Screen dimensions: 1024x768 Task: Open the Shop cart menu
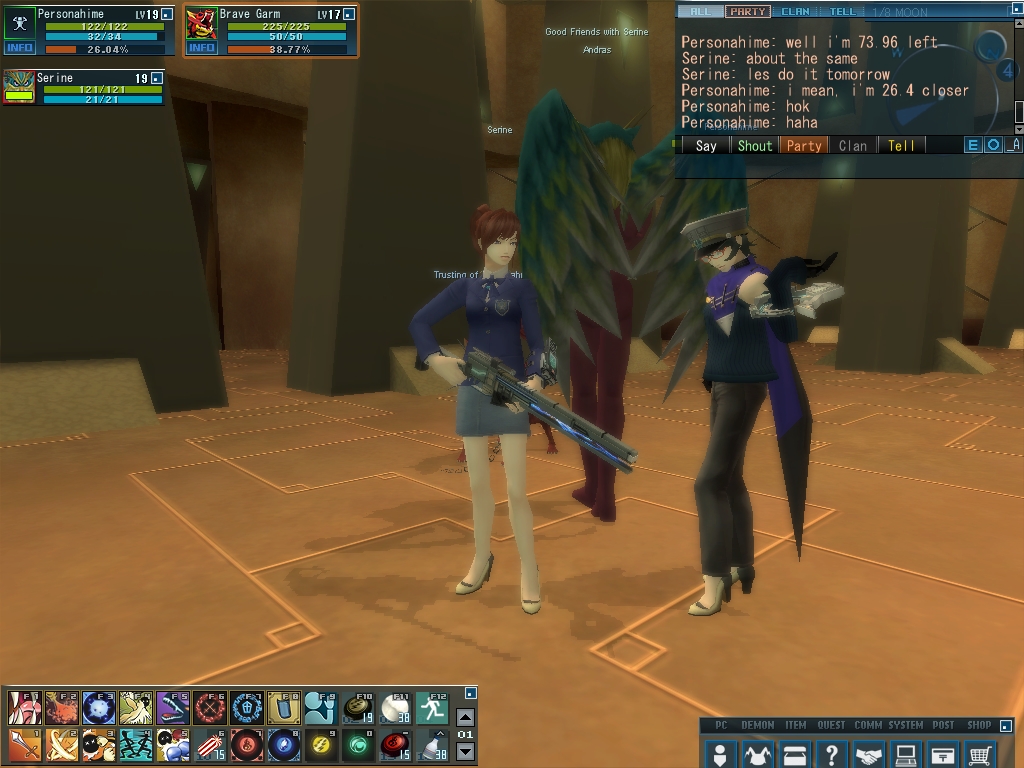click(x=981, y=754)
